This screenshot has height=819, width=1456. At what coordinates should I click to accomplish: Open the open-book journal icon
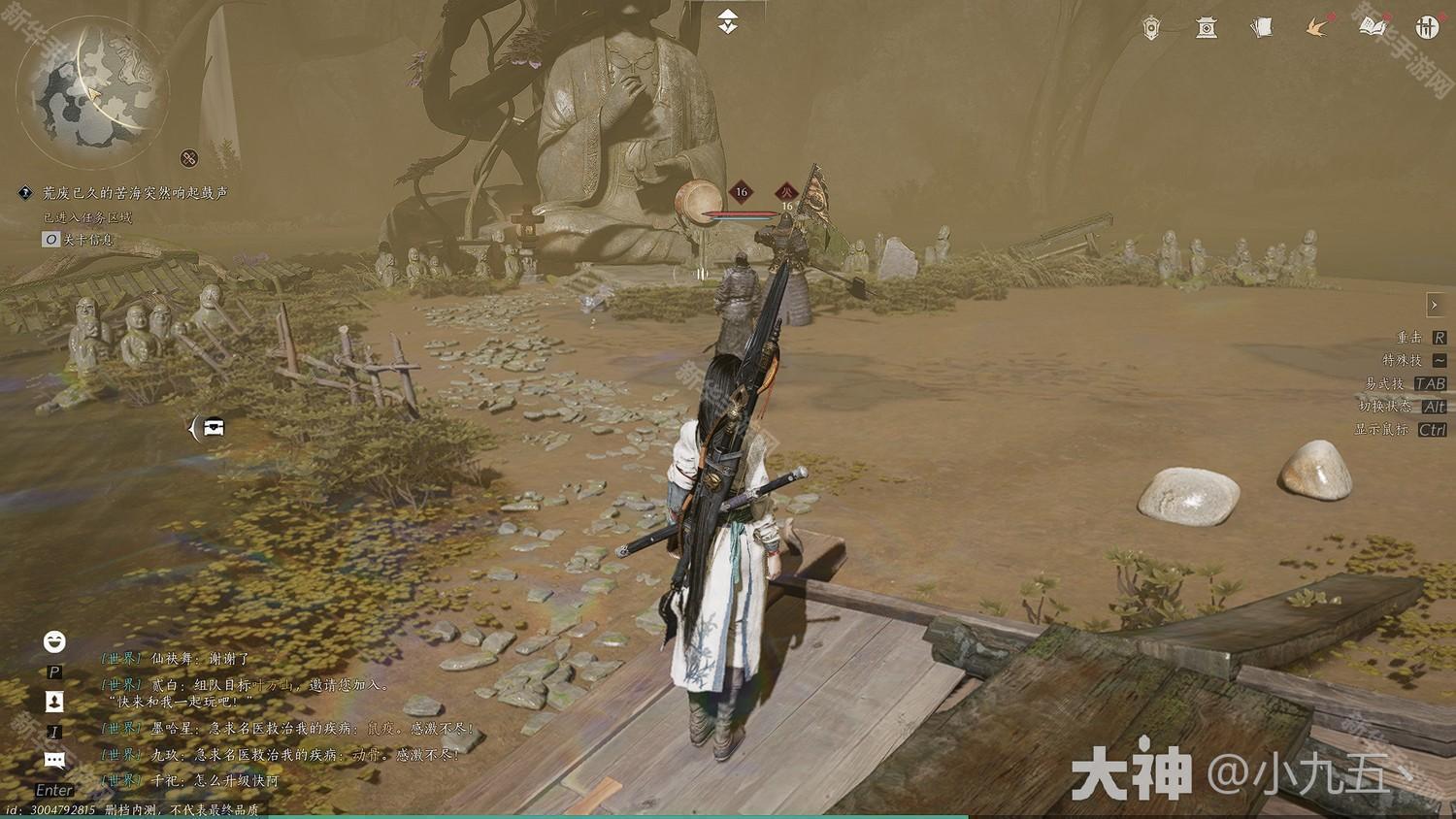tap(1373, 28)
